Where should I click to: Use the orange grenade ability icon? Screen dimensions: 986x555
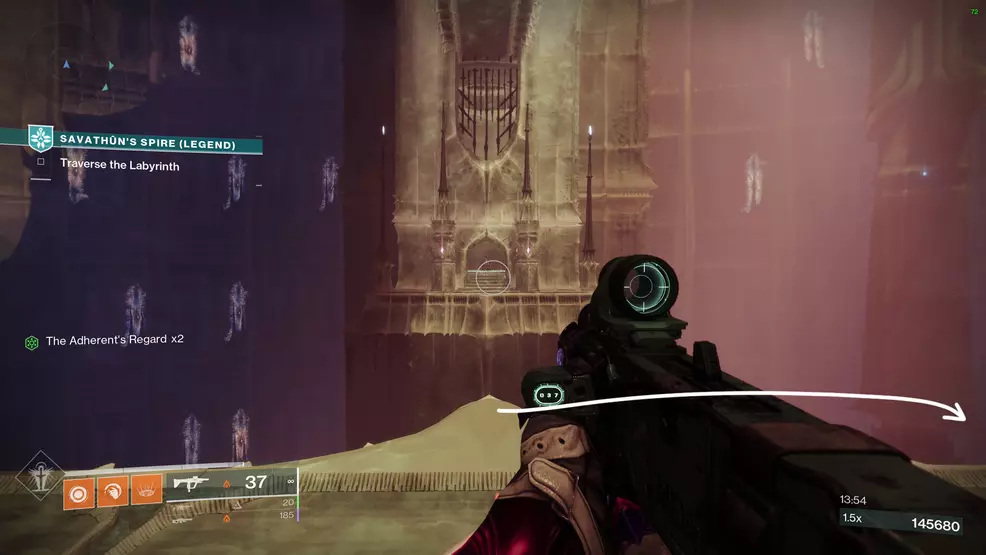(x=77, y=492)
